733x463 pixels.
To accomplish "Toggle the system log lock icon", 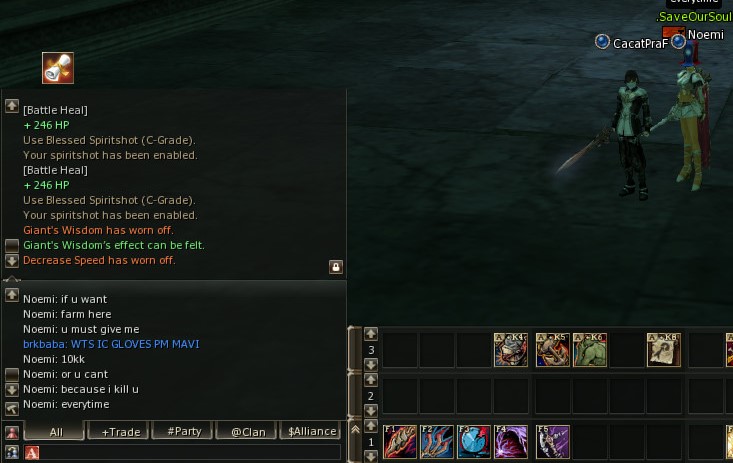I will tap(336, 267).
